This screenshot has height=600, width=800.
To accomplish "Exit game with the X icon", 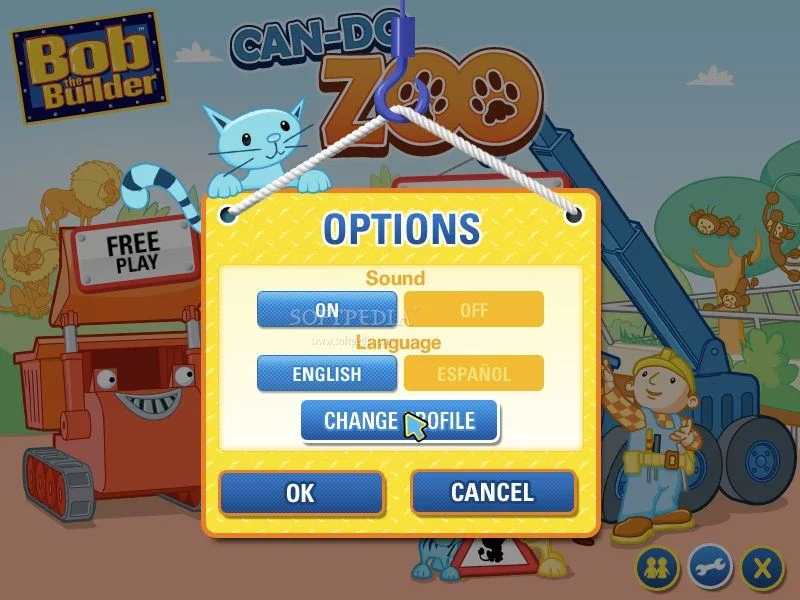I will [x=763, y=568].
